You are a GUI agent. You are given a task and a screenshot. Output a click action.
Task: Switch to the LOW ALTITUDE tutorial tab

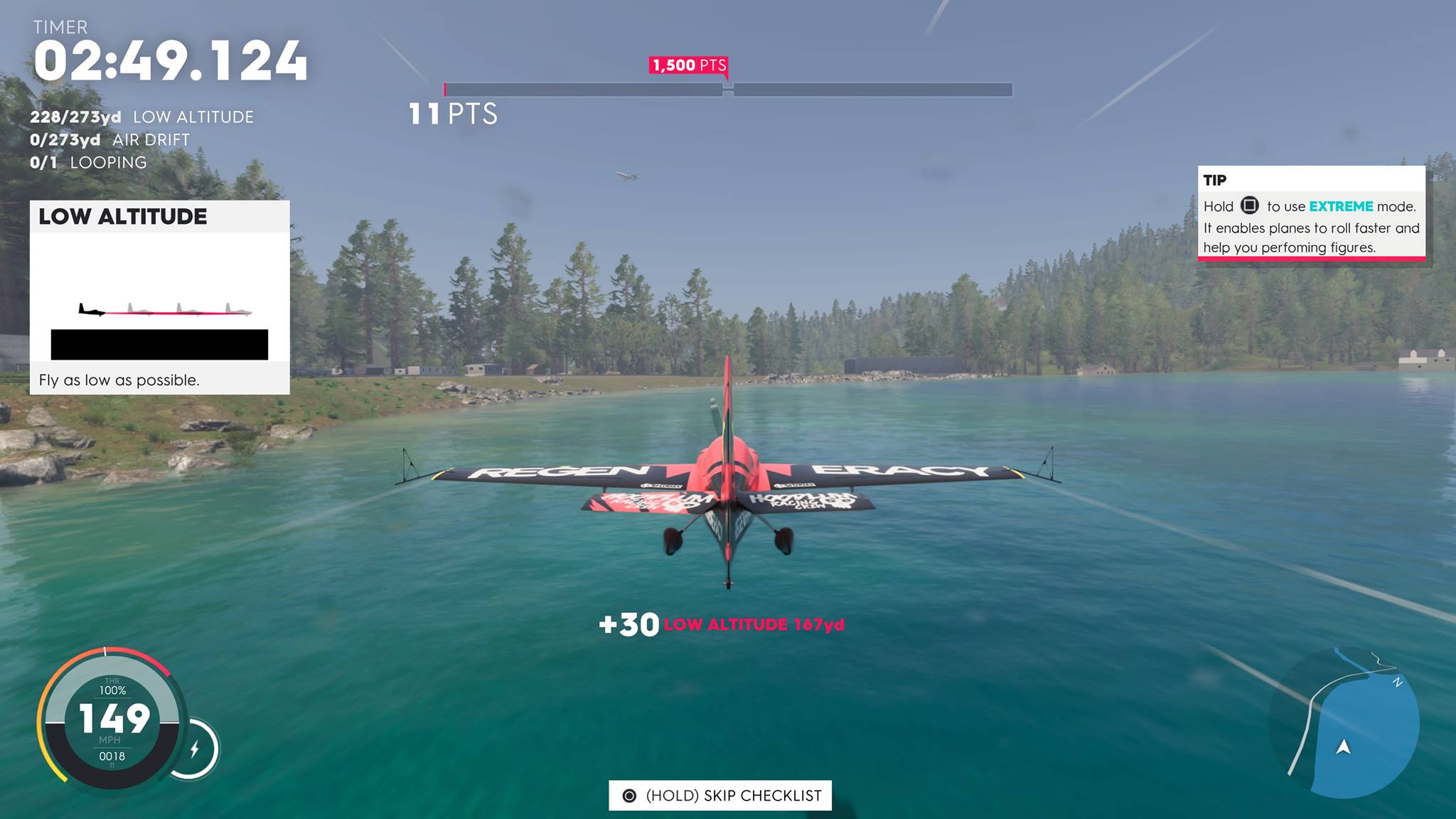point(122,217)
